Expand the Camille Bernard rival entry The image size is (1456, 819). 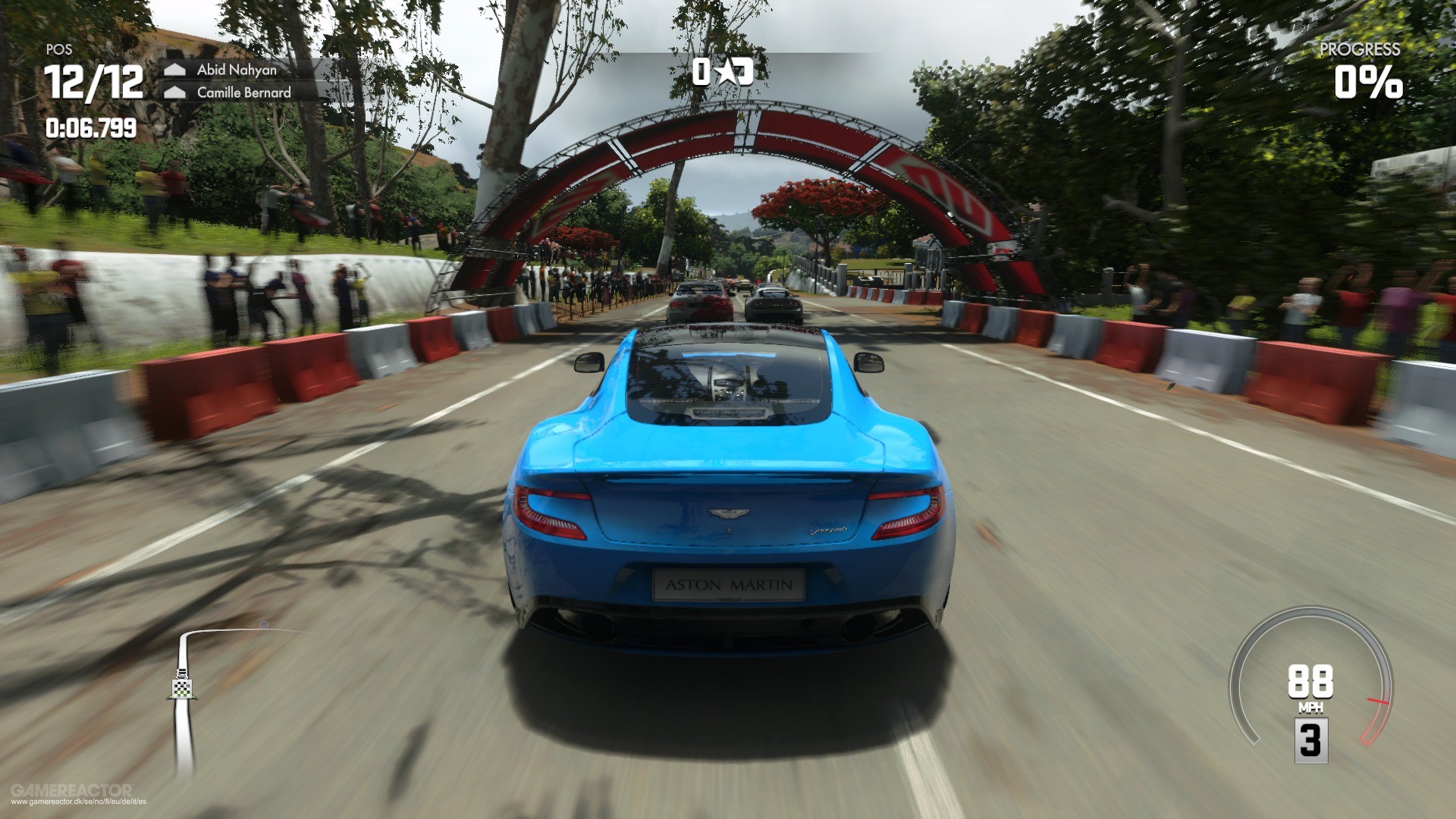244,93
